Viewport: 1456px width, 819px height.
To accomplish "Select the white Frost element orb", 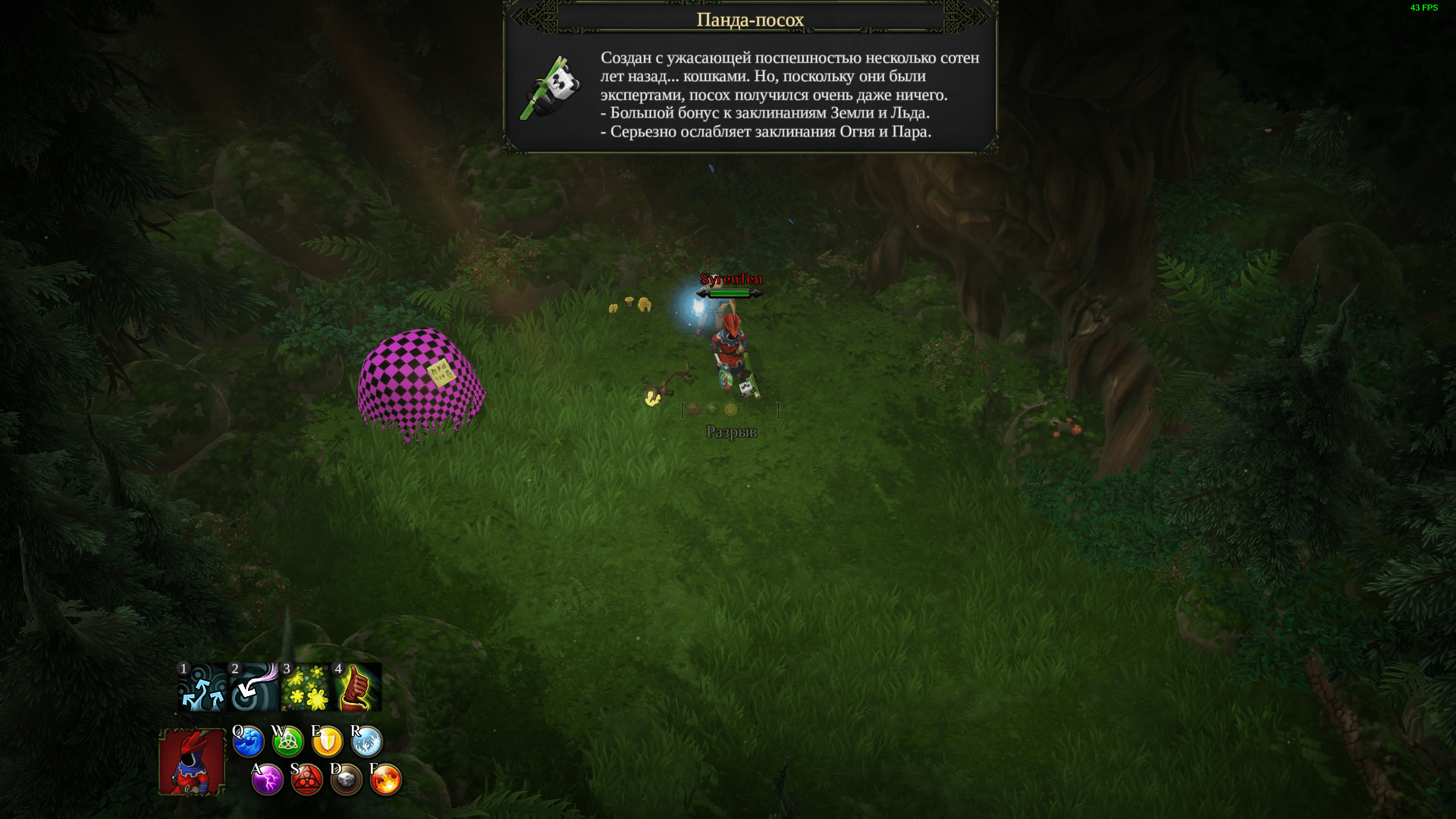I will [x=367, y=742].
